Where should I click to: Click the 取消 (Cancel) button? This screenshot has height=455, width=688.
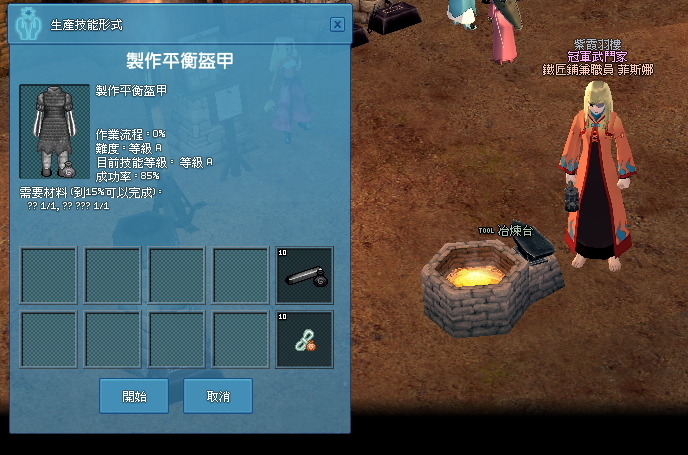point(218,396)
